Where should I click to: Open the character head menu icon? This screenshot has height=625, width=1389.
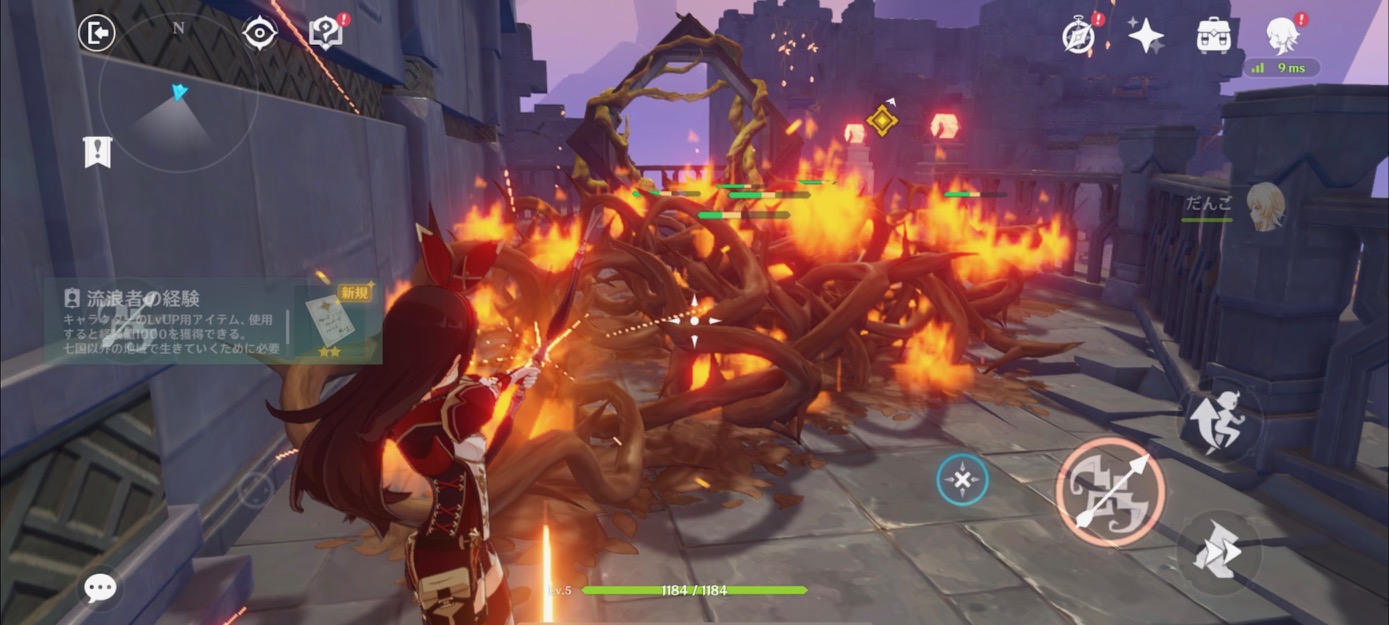tap(1282, 36)
